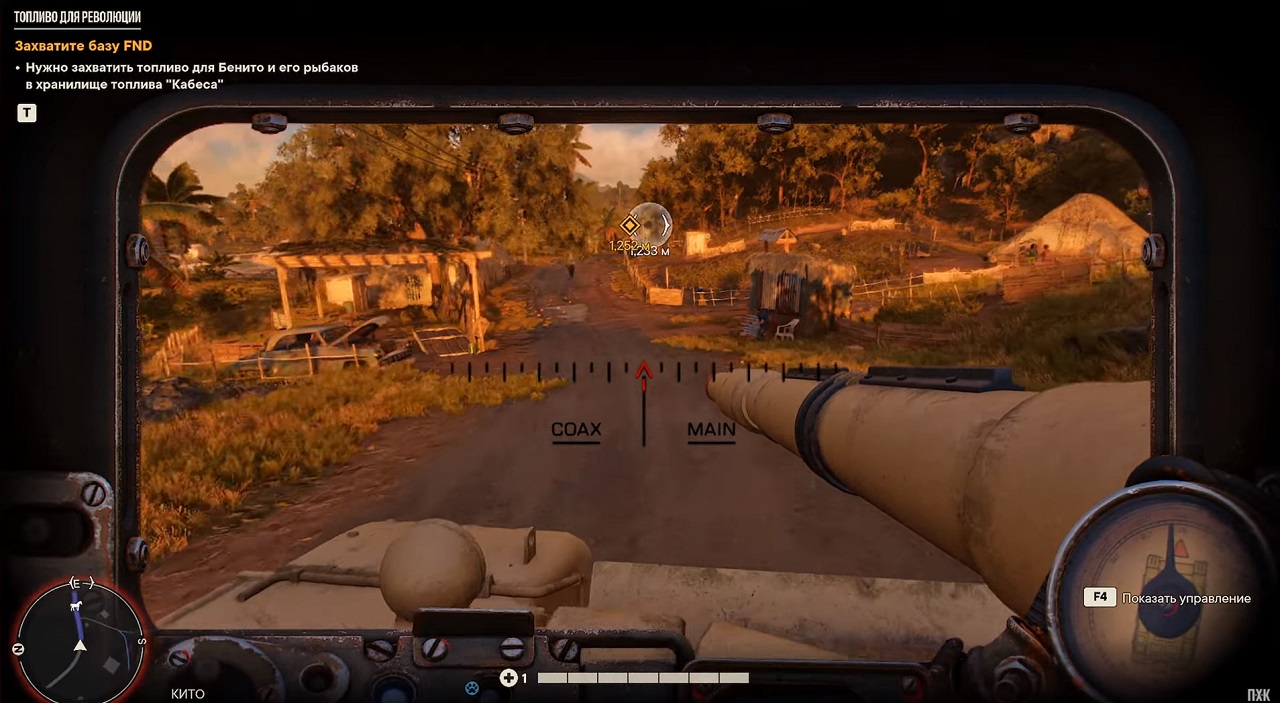Click the blue paw amigo icon
This screenshot has height=703, width=1280.
[x=472, y=687]
